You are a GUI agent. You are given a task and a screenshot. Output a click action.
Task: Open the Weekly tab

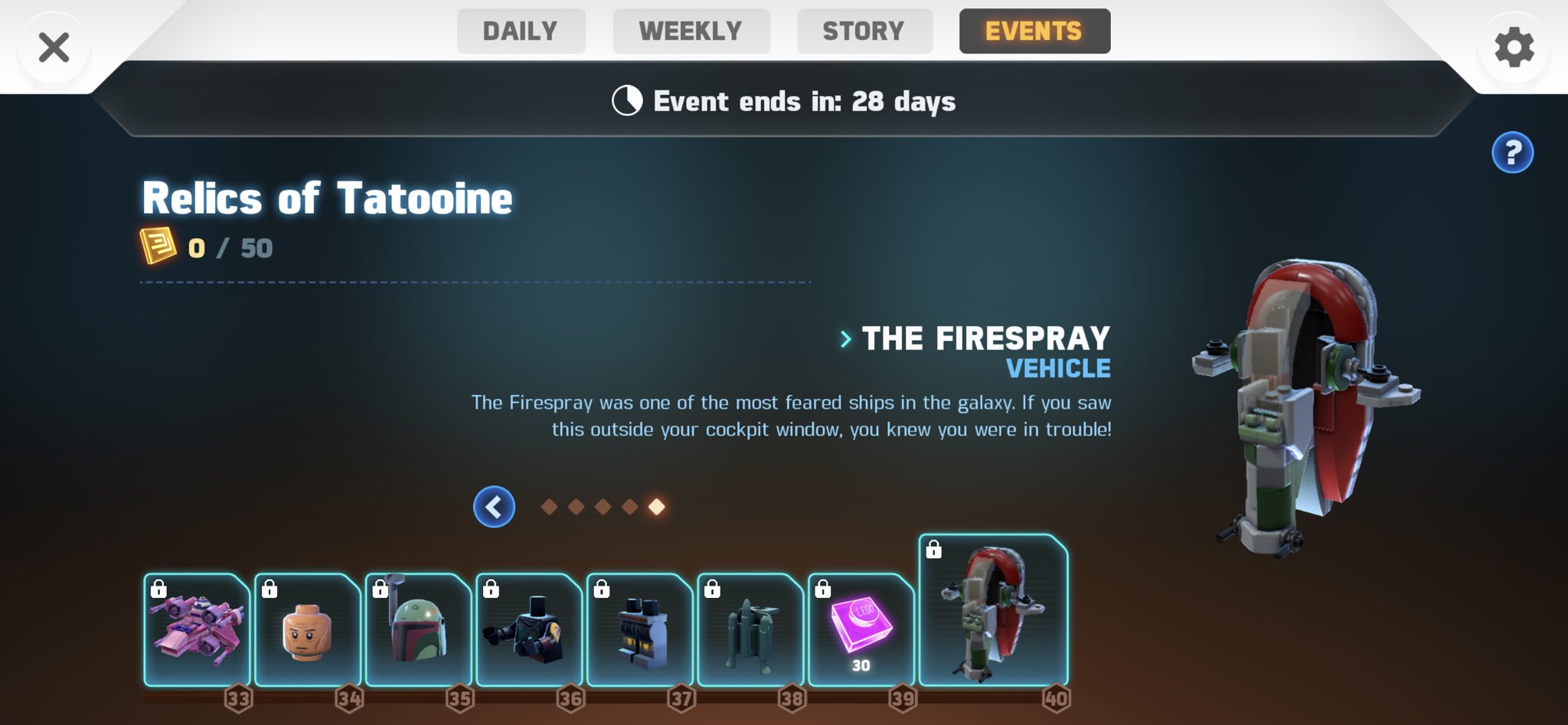tap(691, 31)
